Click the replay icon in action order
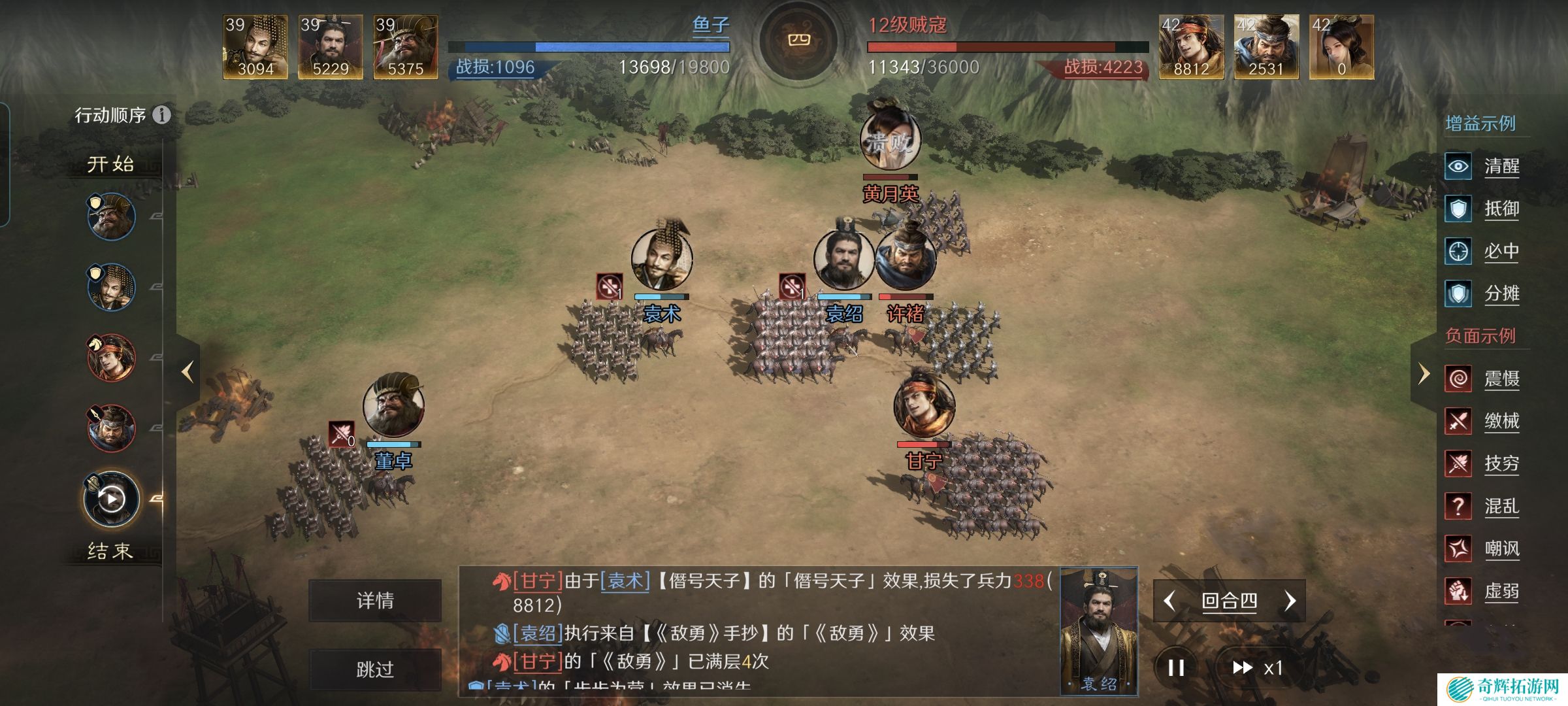 pyautogui.click(x=112, y=499)
